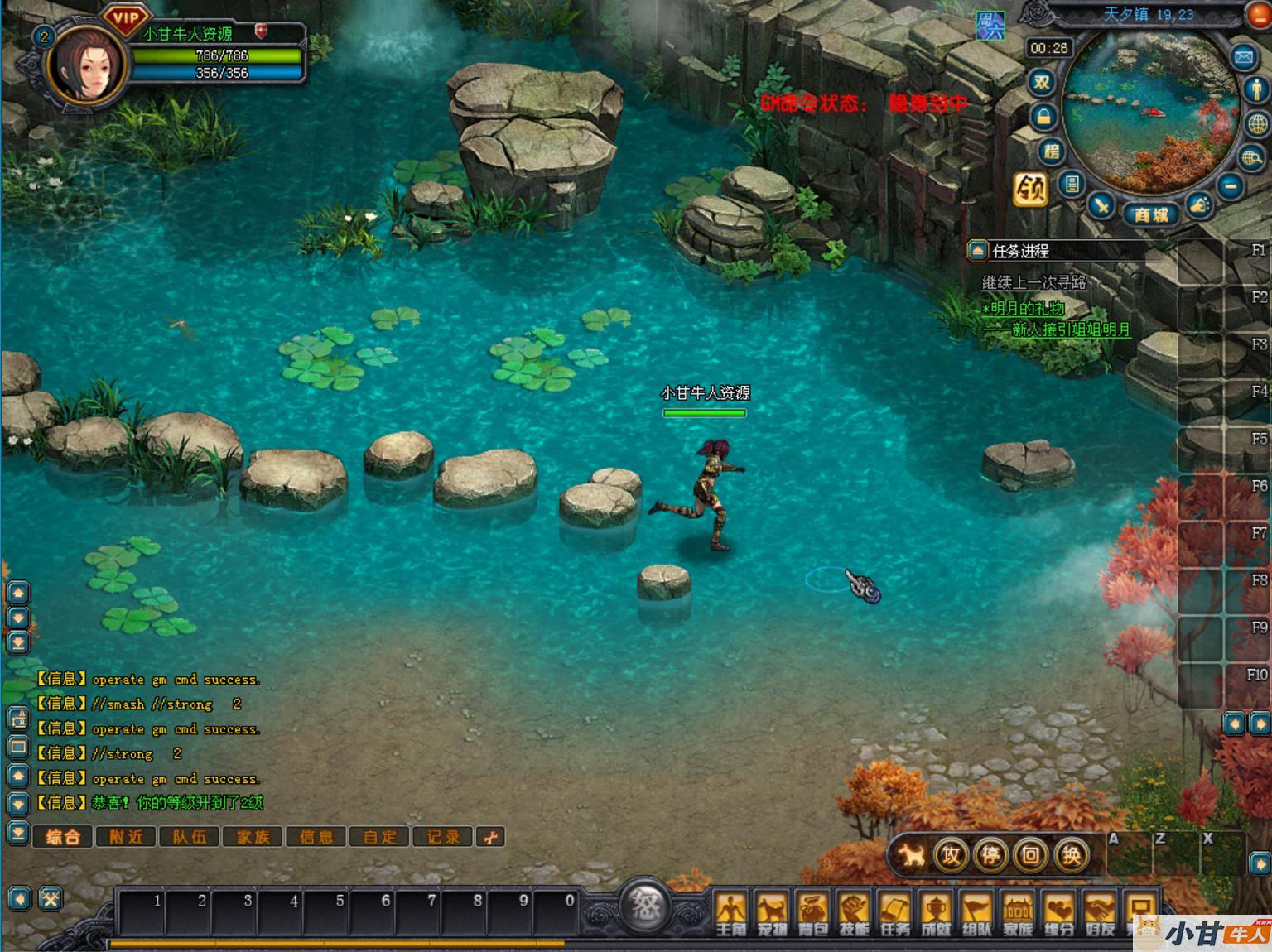Click the 攻 pet attack button
The image size is (1272, 952).
point(950,854)
